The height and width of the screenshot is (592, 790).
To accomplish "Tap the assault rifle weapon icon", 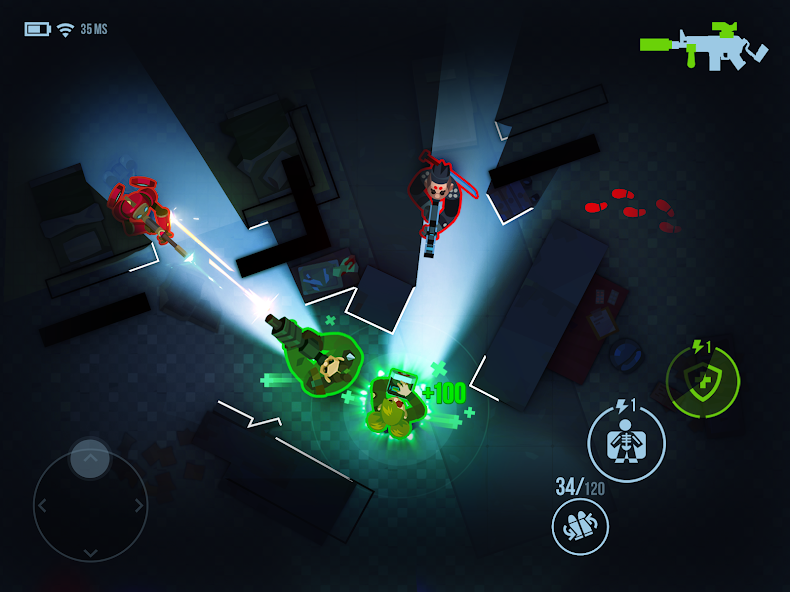I will [704, 47].
